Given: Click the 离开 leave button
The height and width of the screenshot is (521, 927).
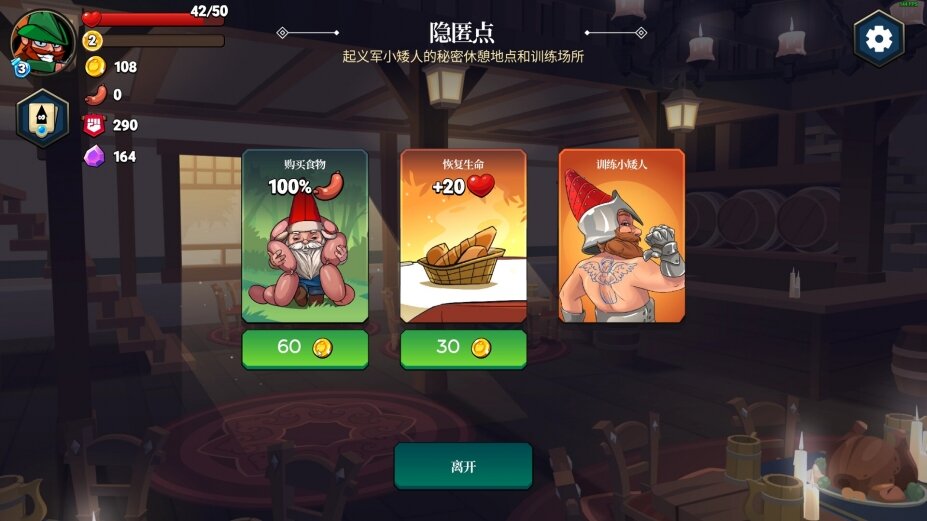Looking at the screenshot, I should tap(463, 466).
